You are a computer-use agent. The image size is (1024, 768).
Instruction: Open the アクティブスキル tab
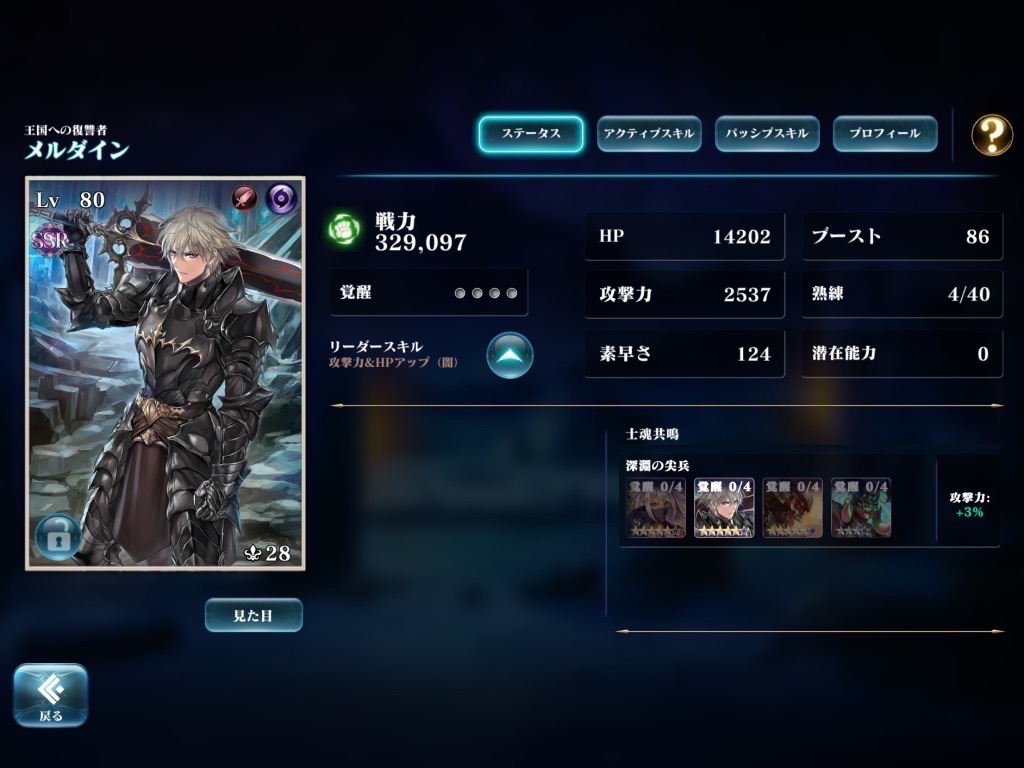(648, 134)
